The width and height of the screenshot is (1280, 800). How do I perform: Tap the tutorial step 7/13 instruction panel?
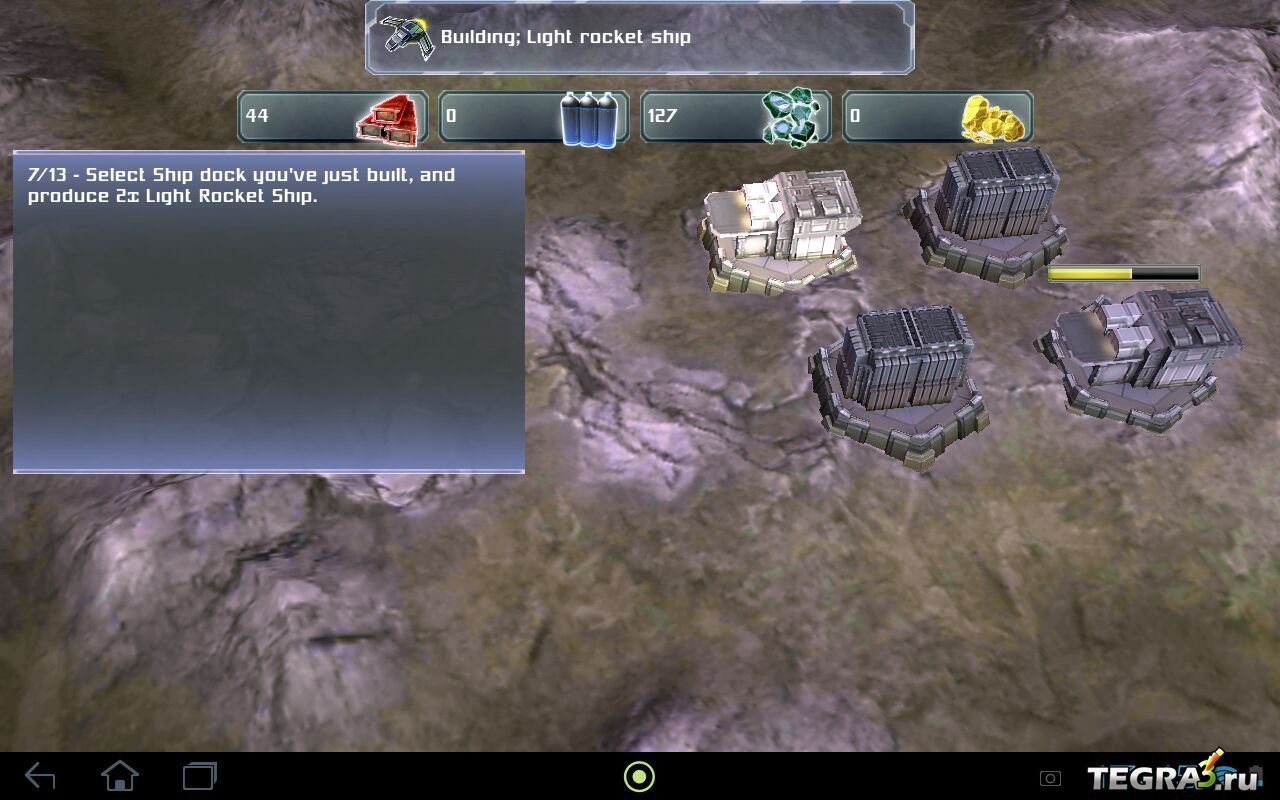(x=269, y=311)
